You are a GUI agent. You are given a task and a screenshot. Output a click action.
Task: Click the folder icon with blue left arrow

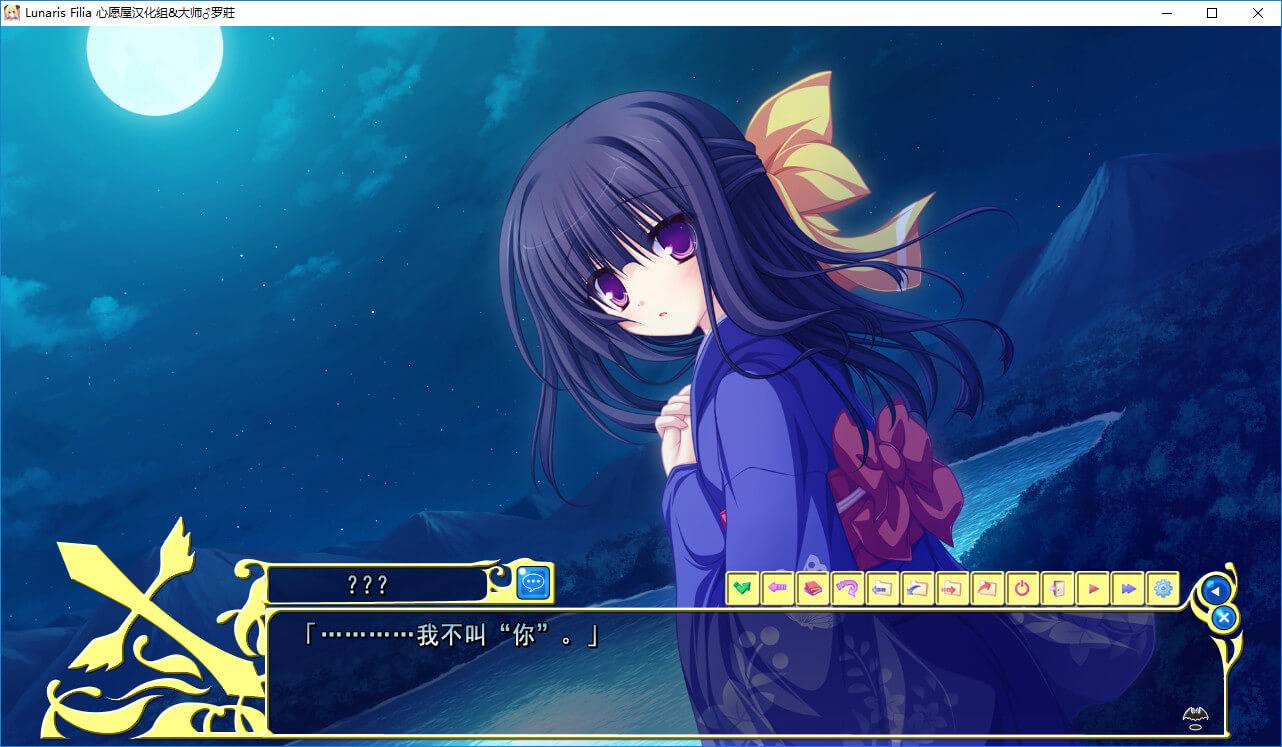click(882, 588)
